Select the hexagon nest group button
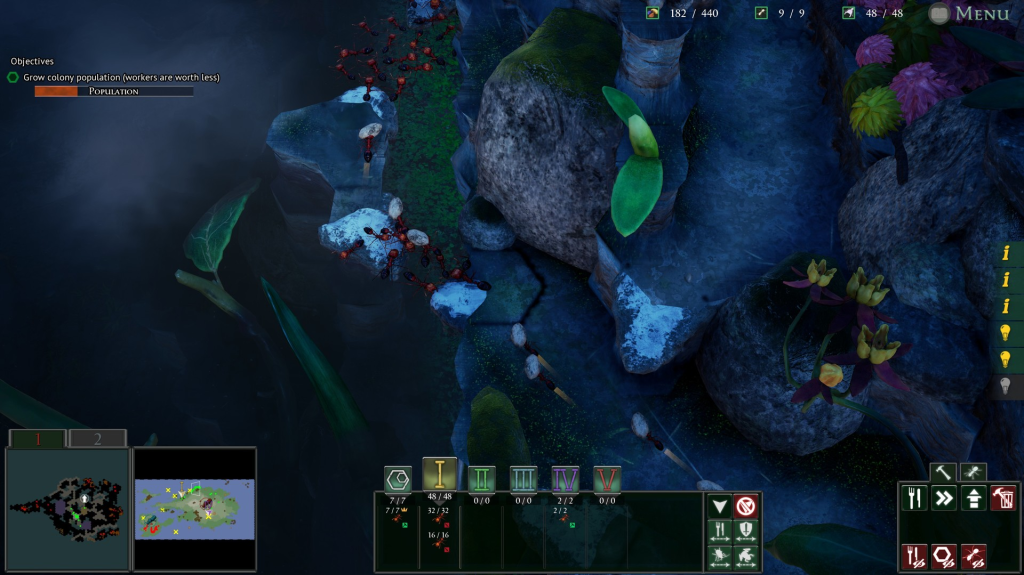This screenshot has width=1024, height=575. point(398,478)
